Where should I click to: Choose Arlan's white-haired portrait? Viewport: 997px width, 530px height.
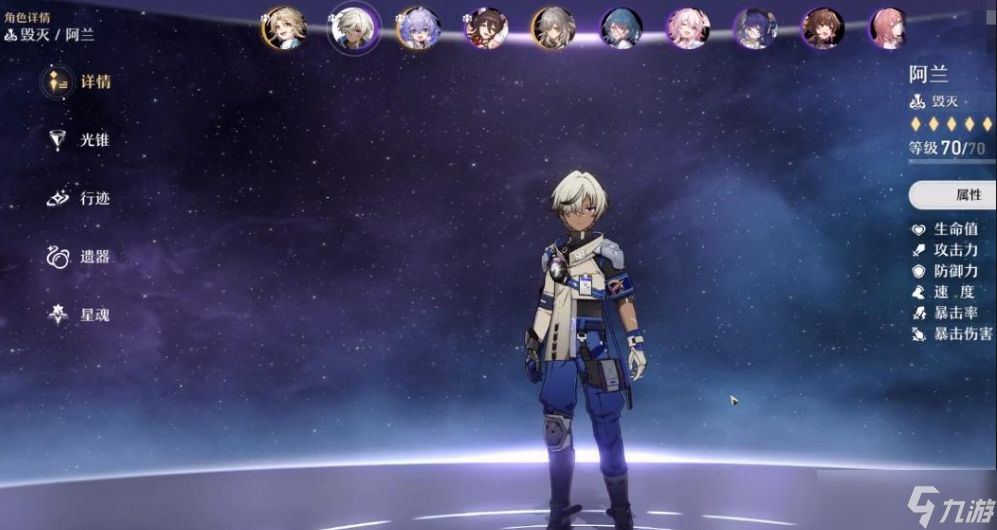[352, 28]
